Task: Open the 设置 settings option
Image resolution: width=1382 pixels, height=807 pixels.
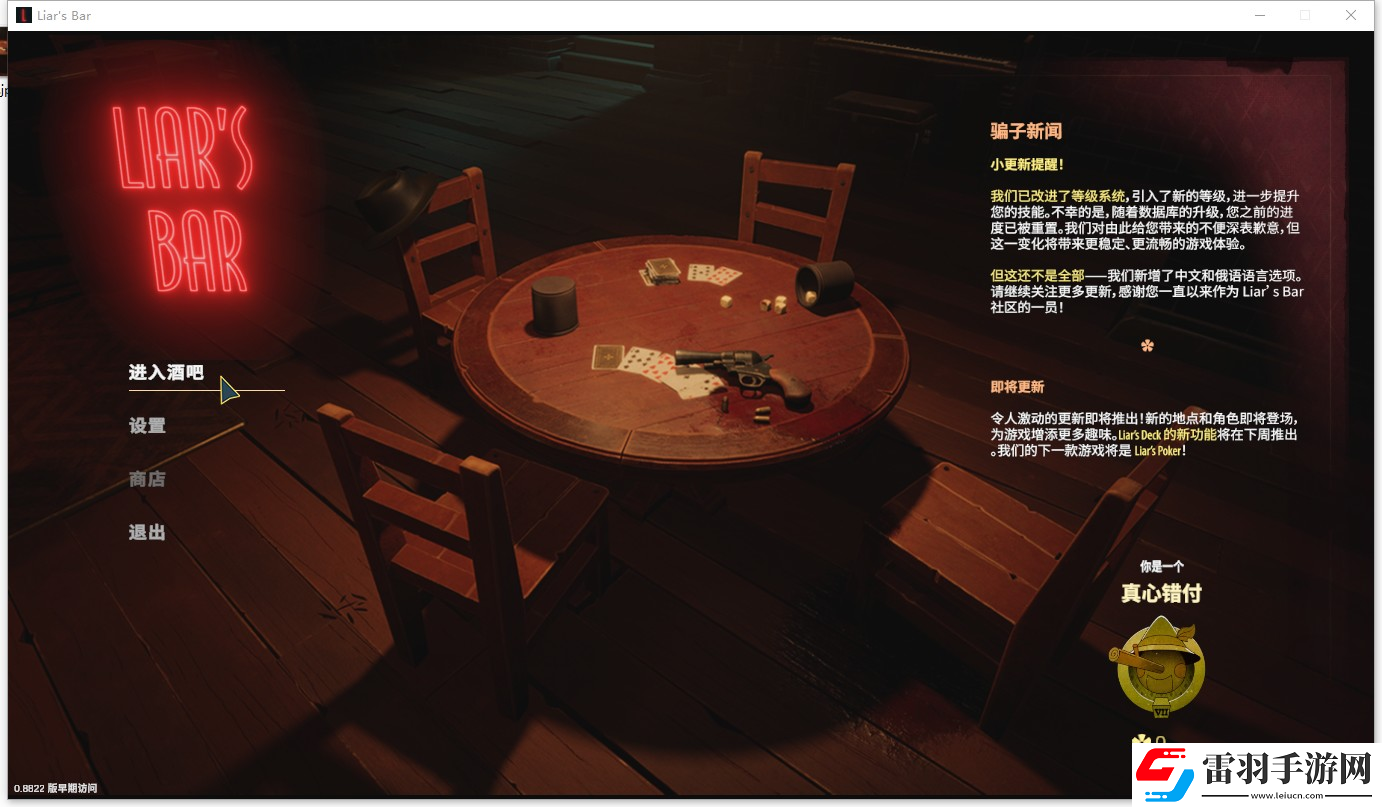Action: click(x=147, y=425)
